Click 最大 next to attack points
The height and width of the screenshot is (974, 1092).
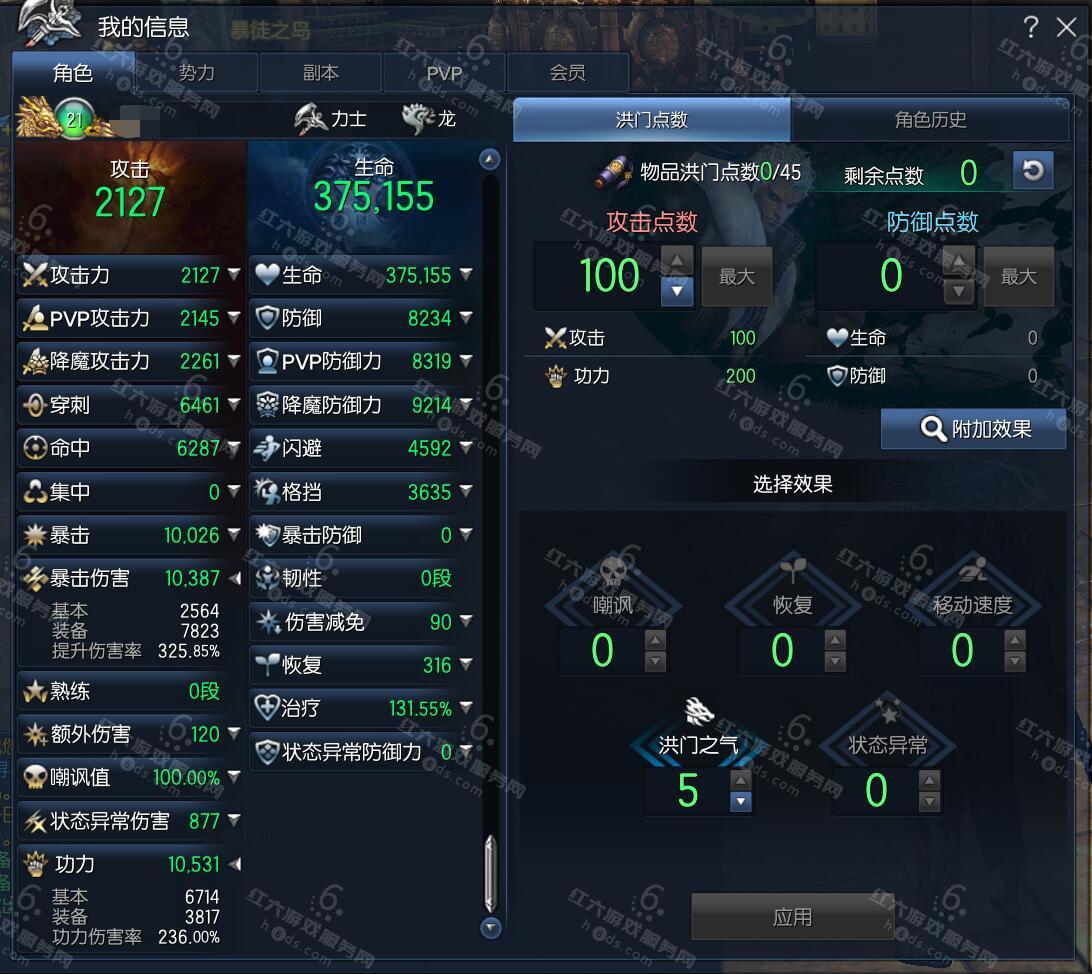[737, 276]
